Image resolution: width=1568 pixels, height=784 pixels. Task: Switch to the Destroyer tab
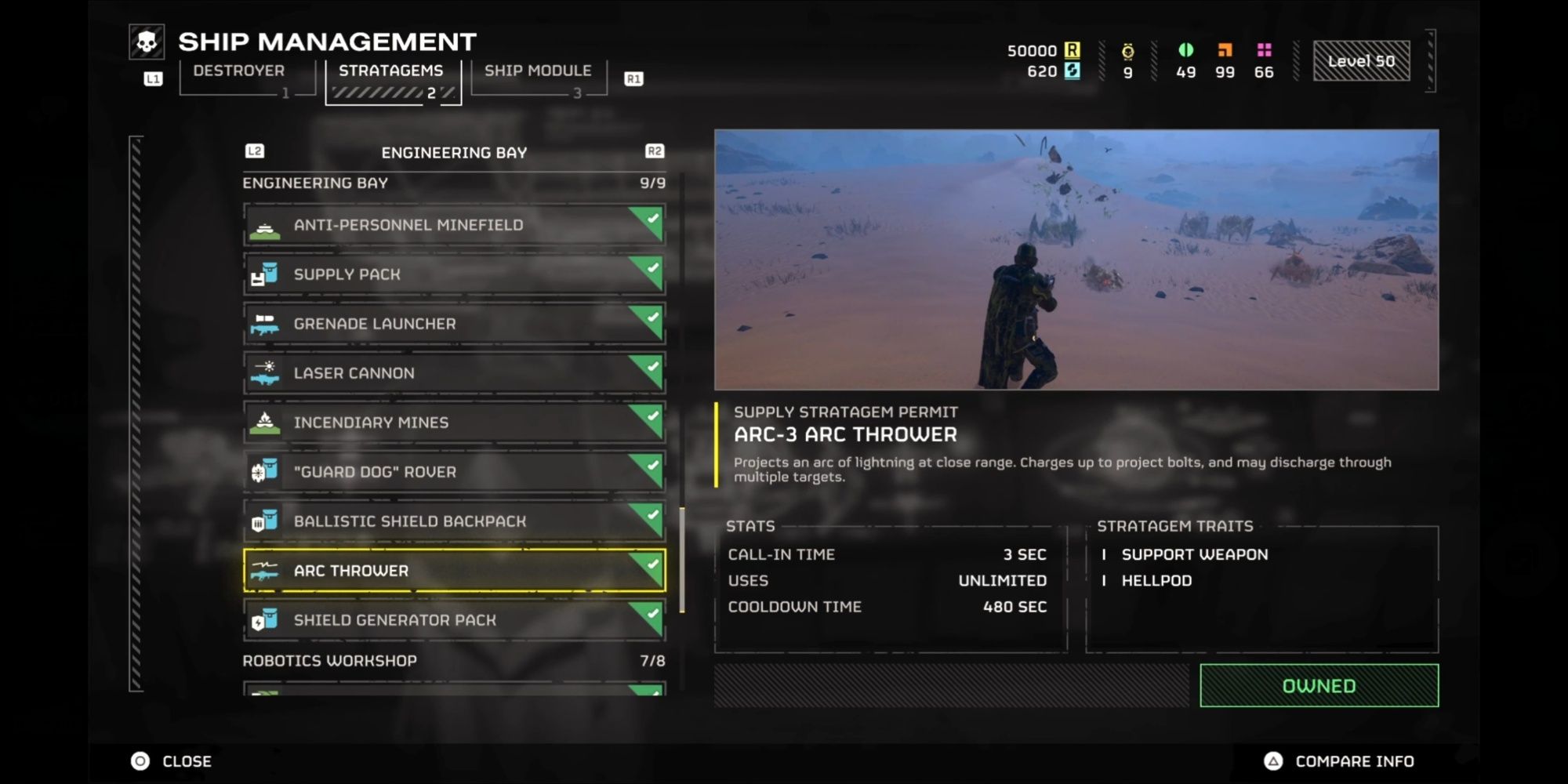pyautogui.click(x=238, y=72)
